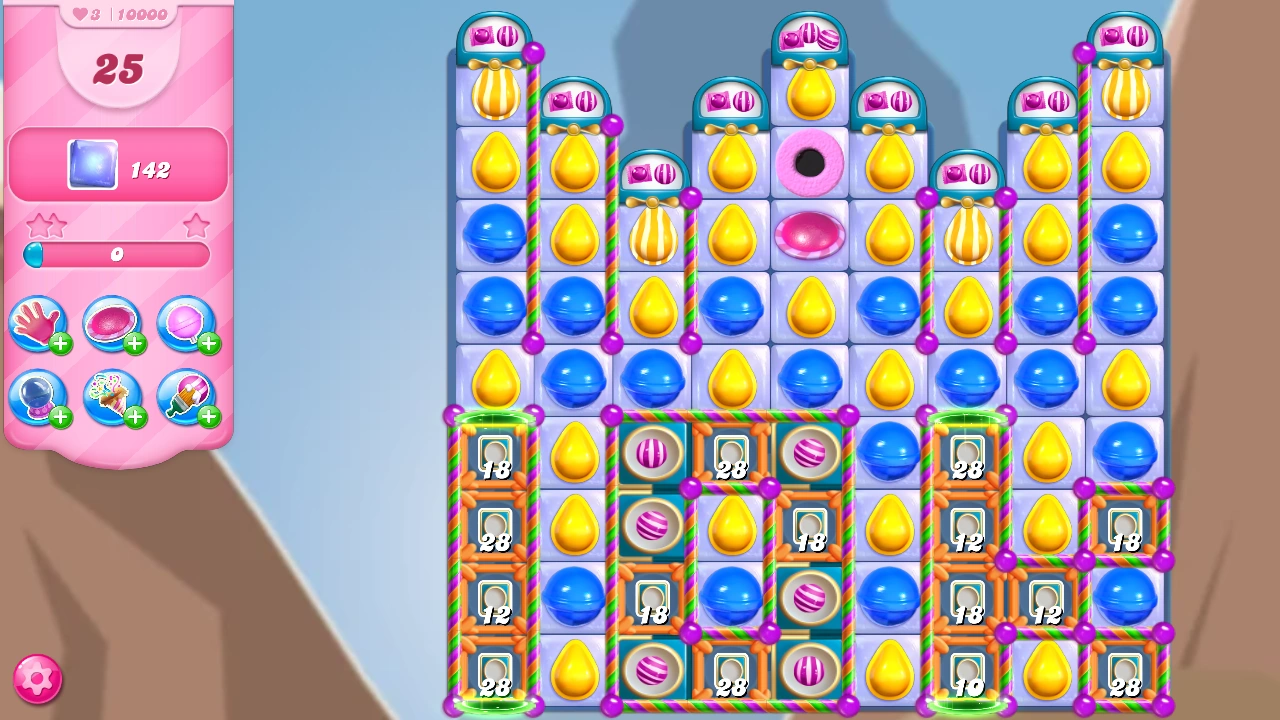Tap the pink jelly bean candy near the top

click(x=810, y=236)
